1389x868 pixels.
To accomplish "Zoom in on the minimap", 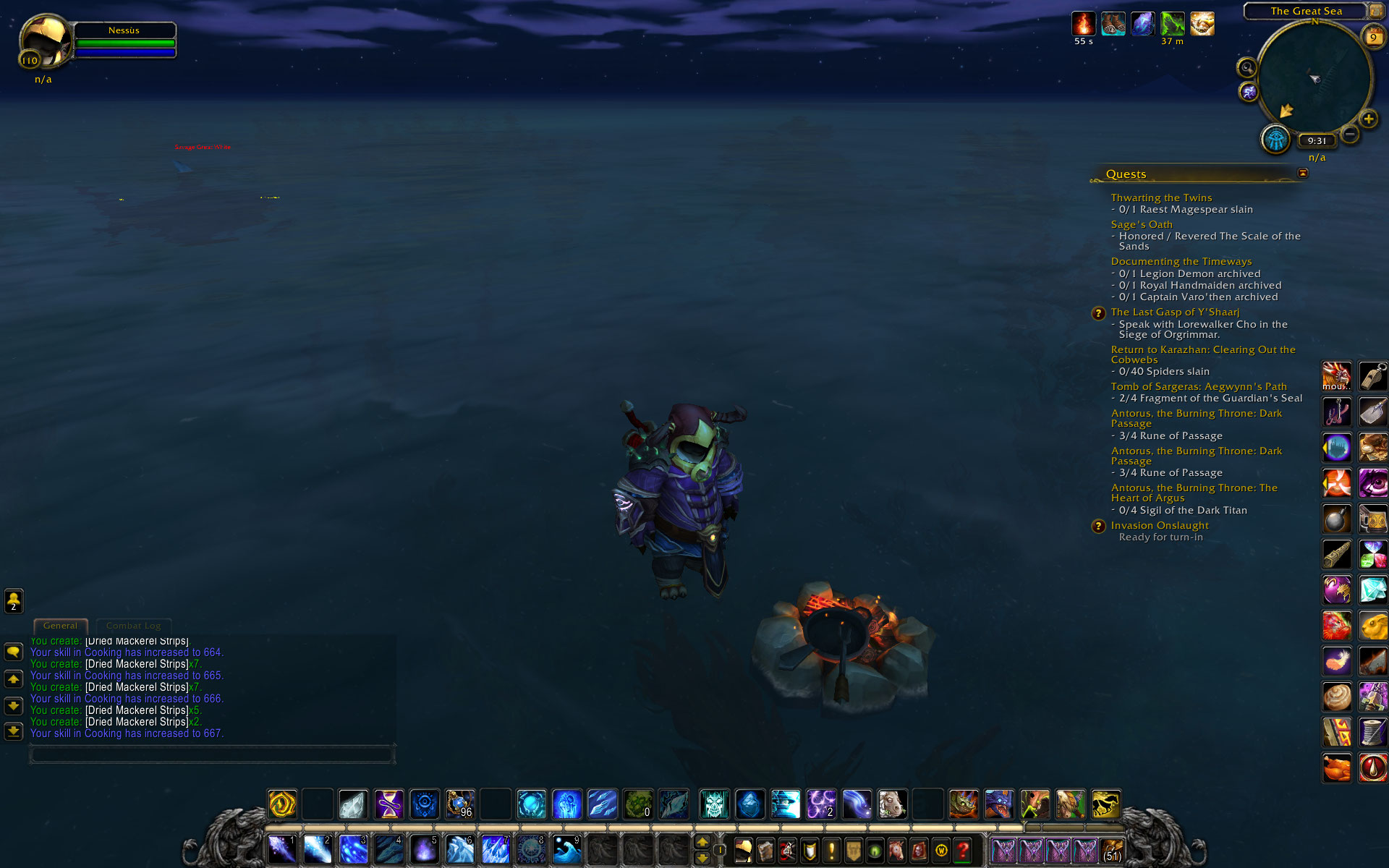I will tap(1368, 119).
